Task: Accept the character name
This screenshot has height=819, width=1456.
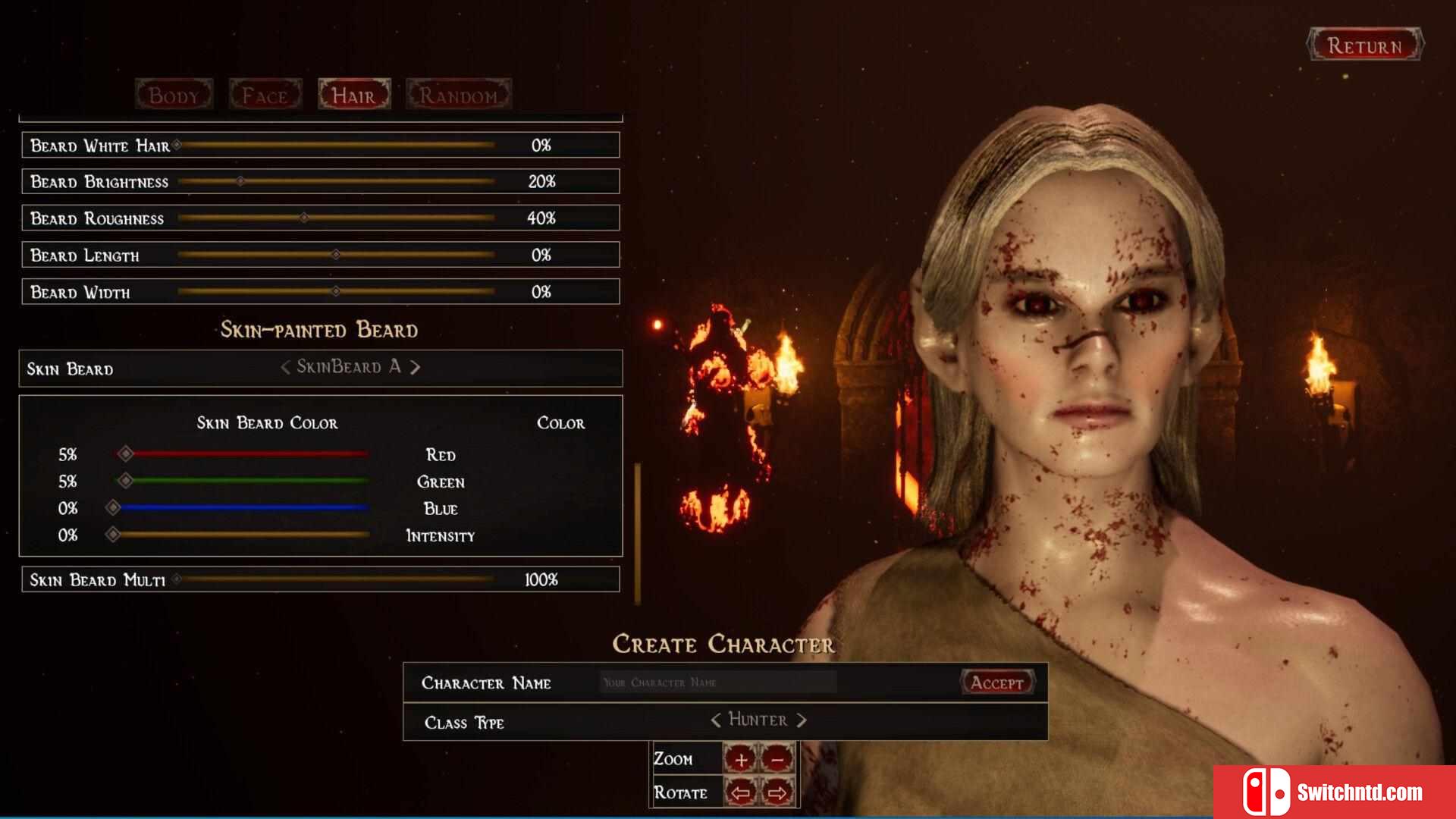Action: tap(997, 682)
